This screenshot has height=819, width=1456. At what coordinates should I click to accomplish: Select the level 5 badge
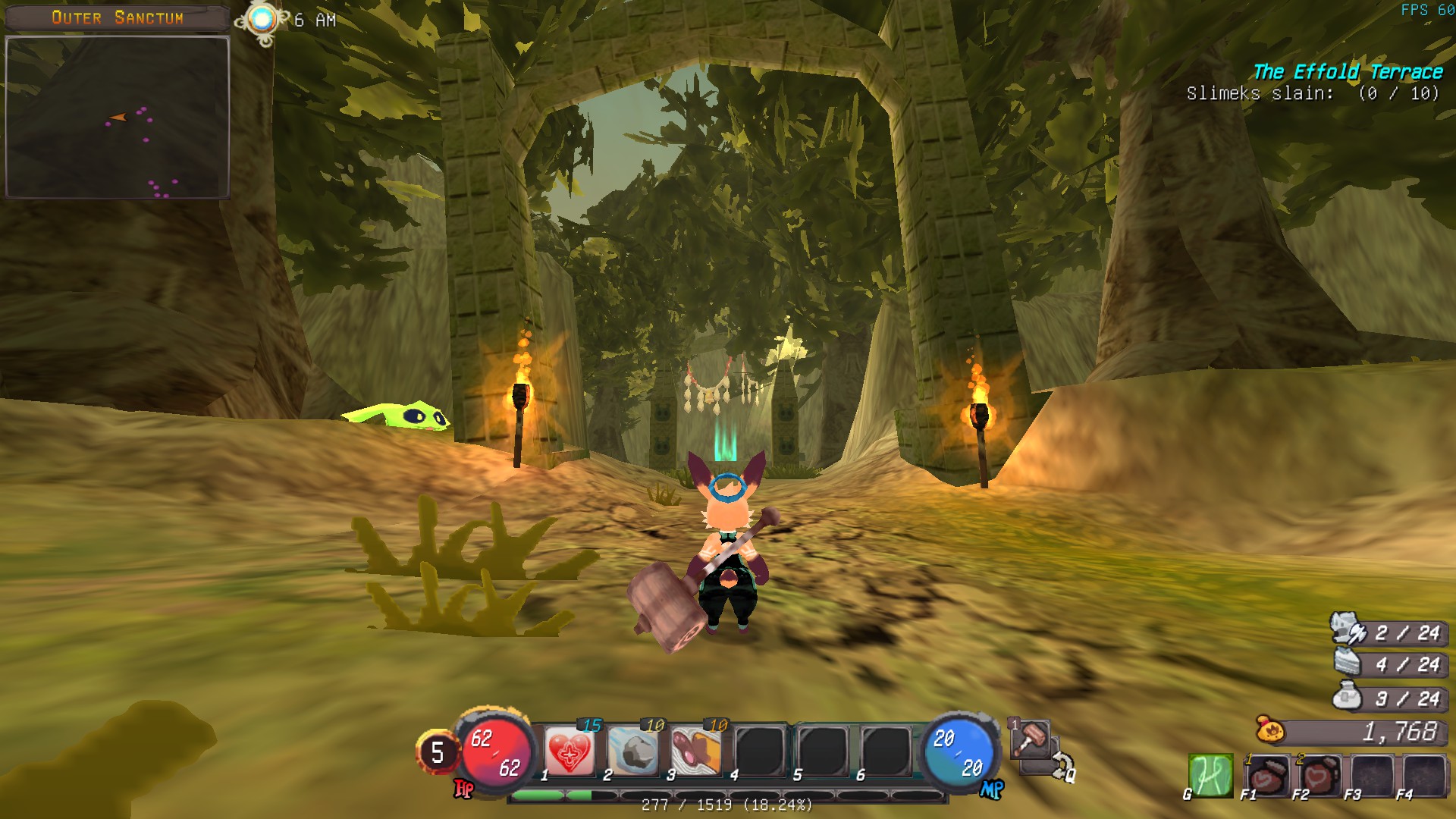click(437, 752)
